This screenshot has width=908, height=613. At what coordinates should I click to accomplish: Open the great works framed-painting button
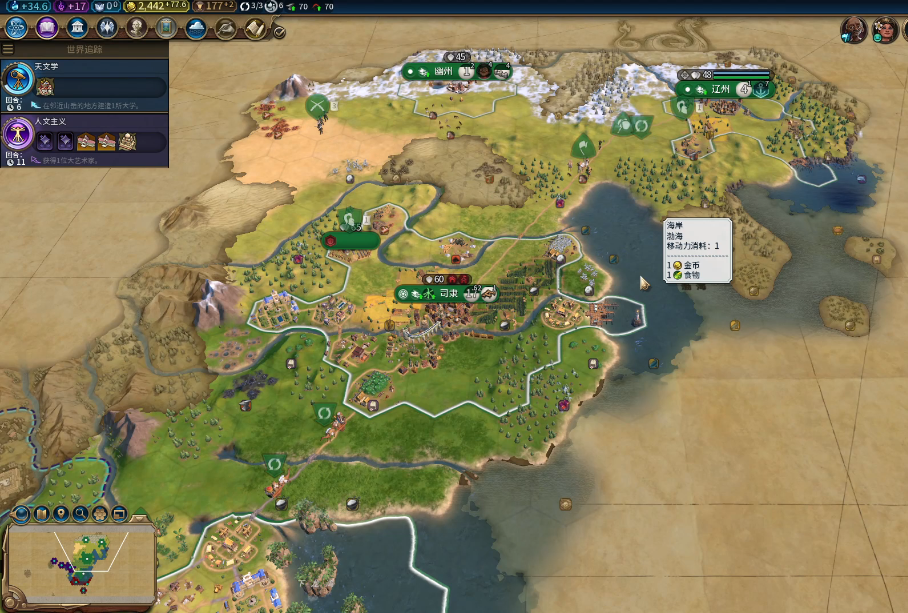[166, 27]
